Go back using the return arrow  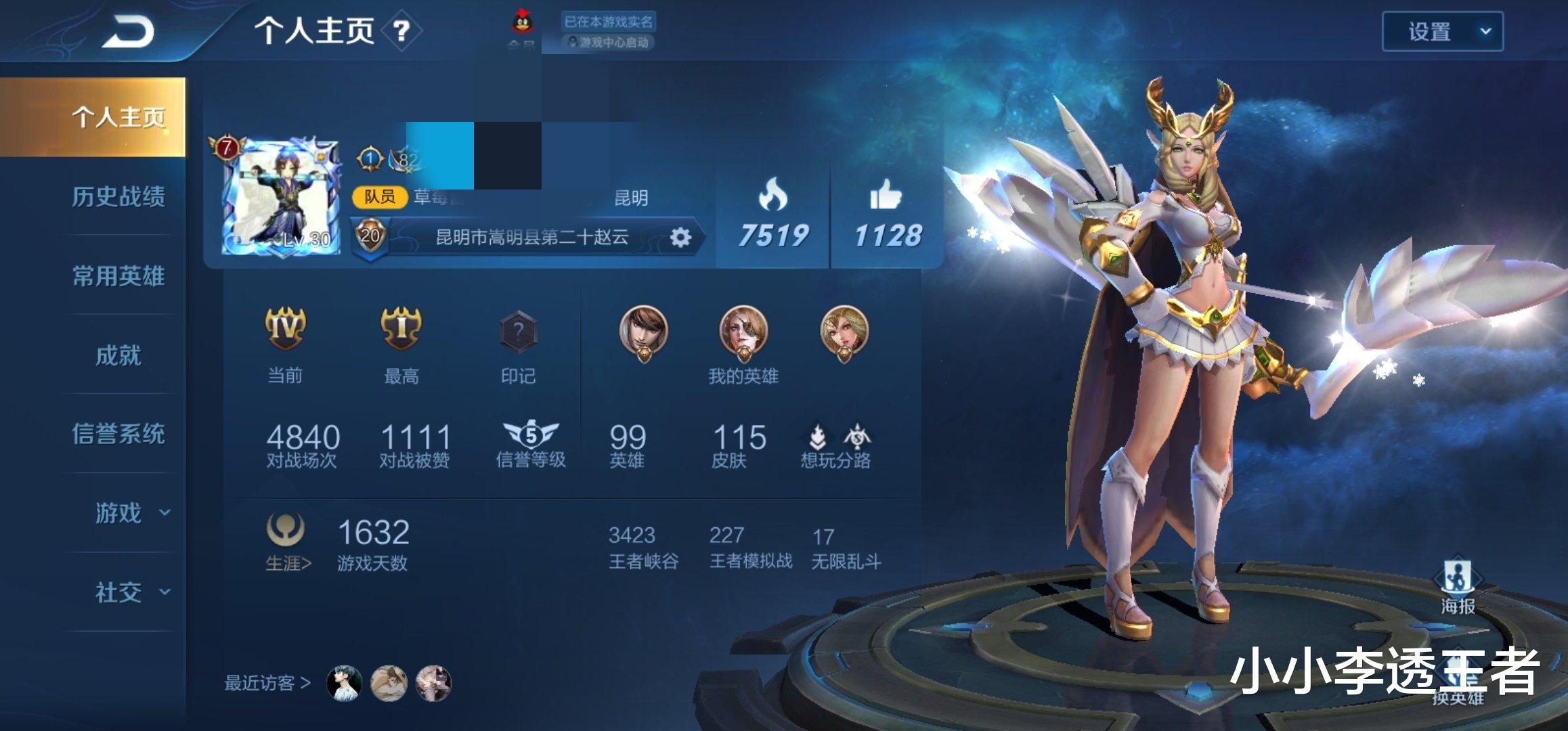click(x=127, y=31)
